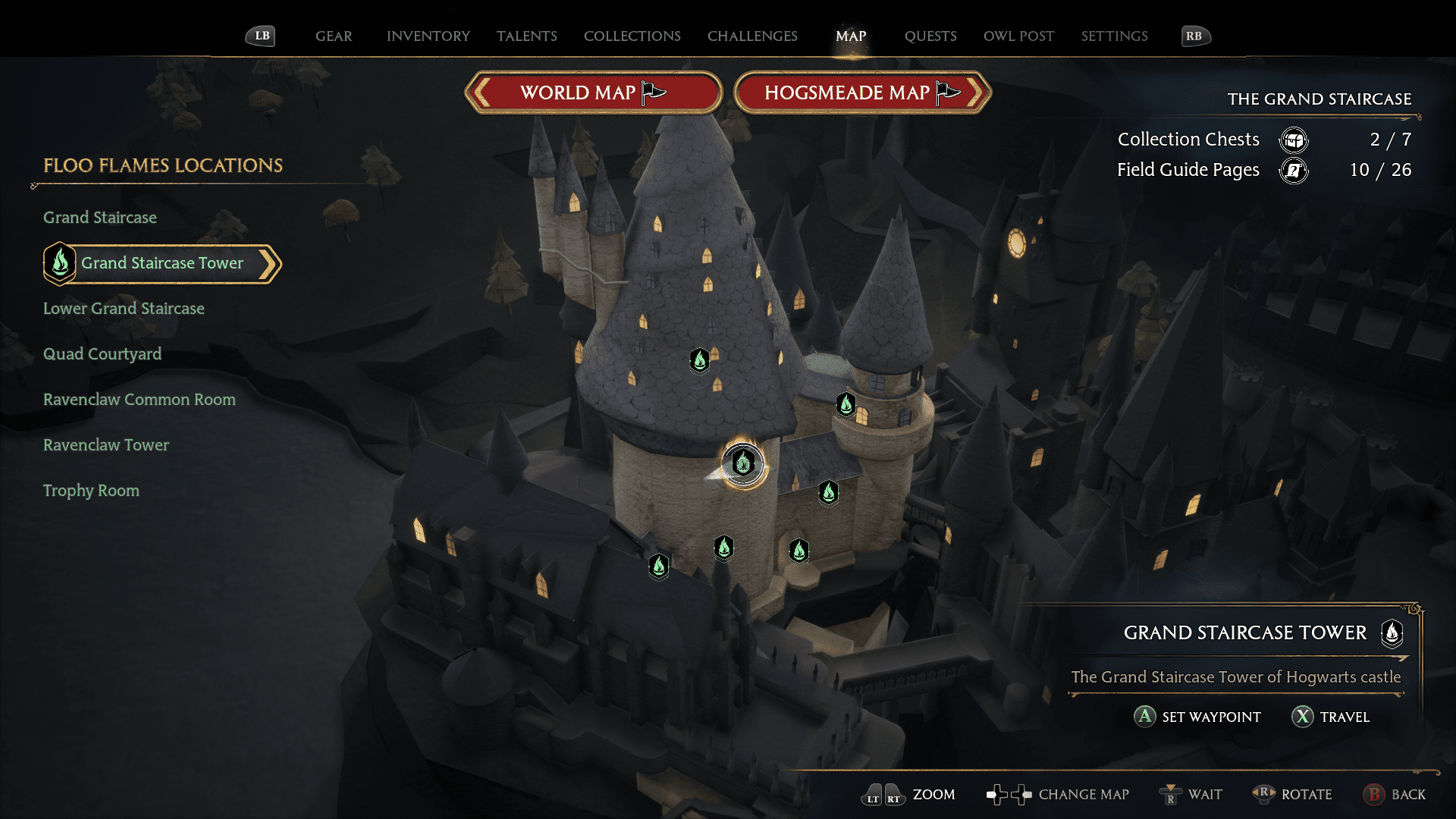Open the Gear tab
Image resolution: width=1456 pixels, height=819 pixels.
(334, 36)
